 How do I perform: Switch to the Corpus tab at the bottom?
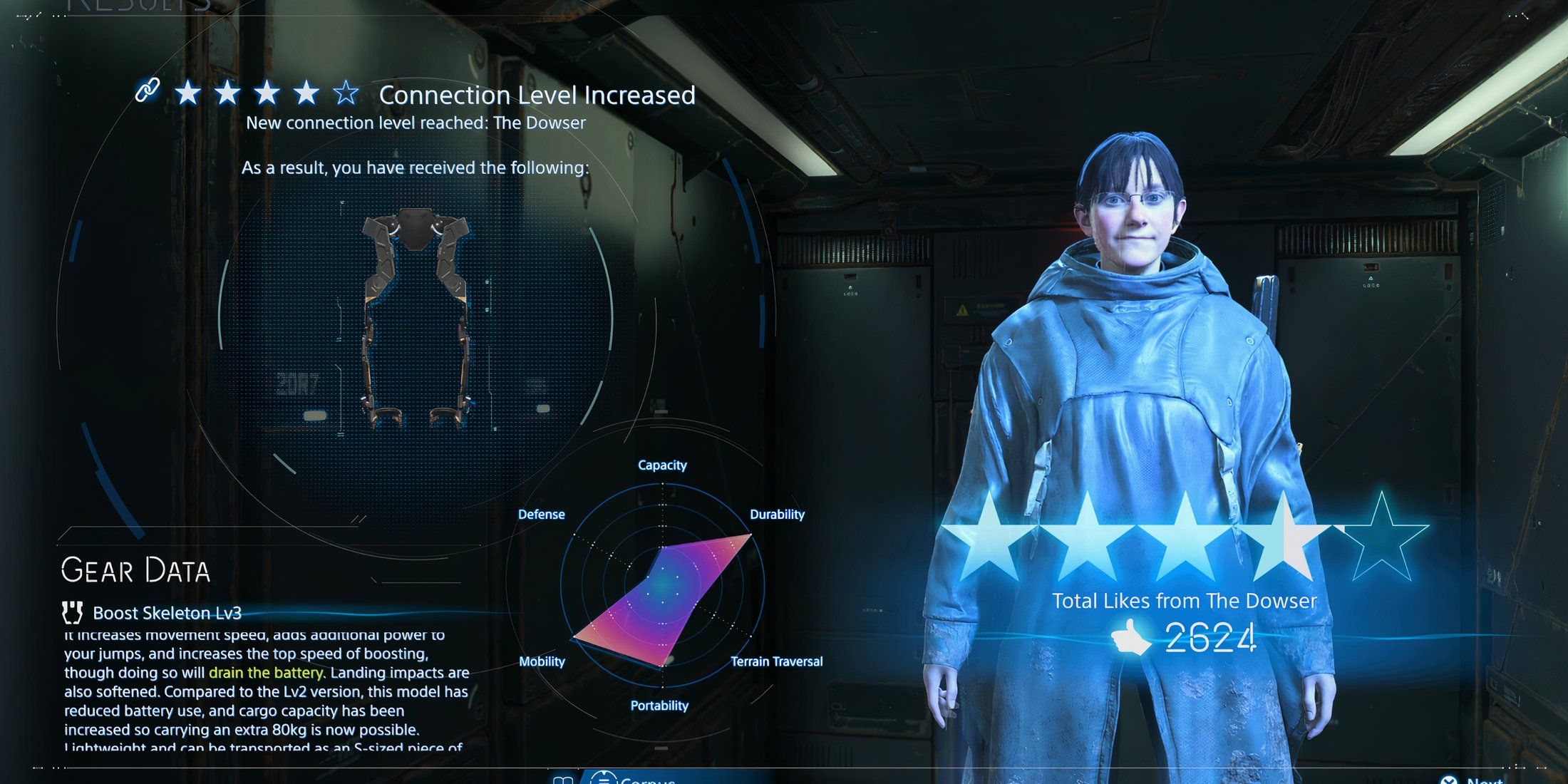pyautogui.click(x=641, y=778)
